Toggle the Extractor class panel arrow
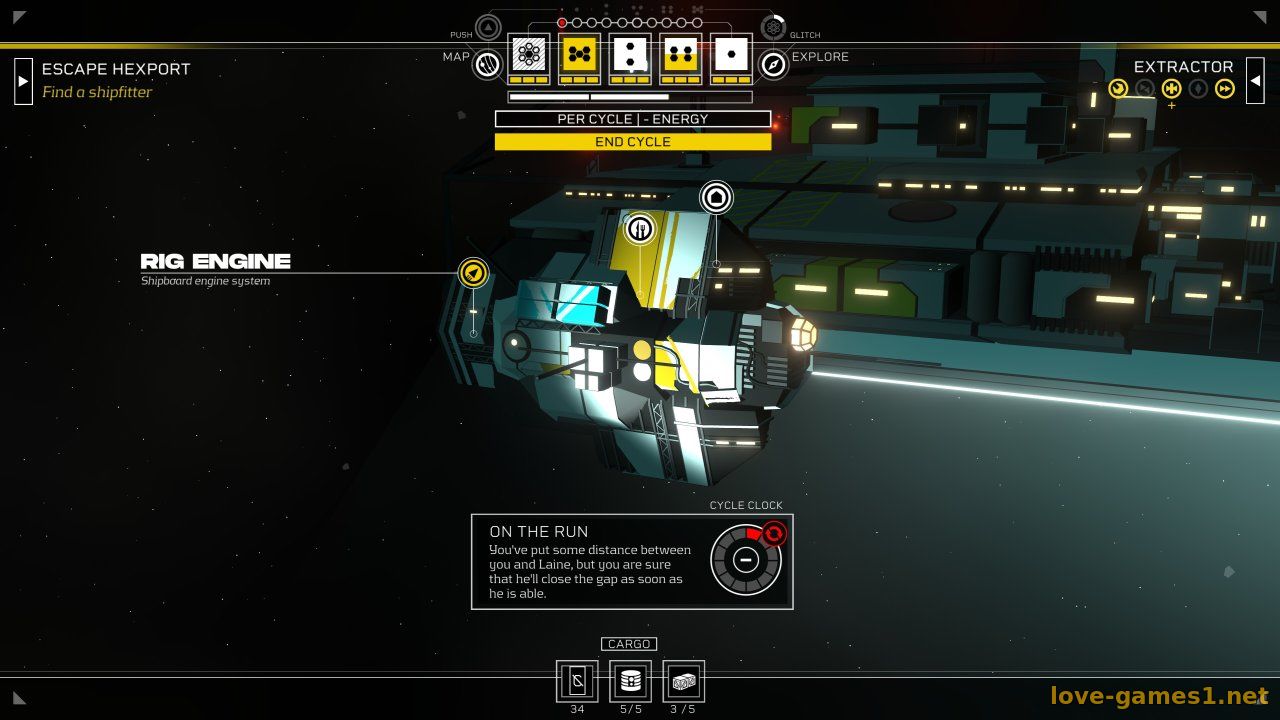Viewport: 1280px width, 720px height. 1255,81
